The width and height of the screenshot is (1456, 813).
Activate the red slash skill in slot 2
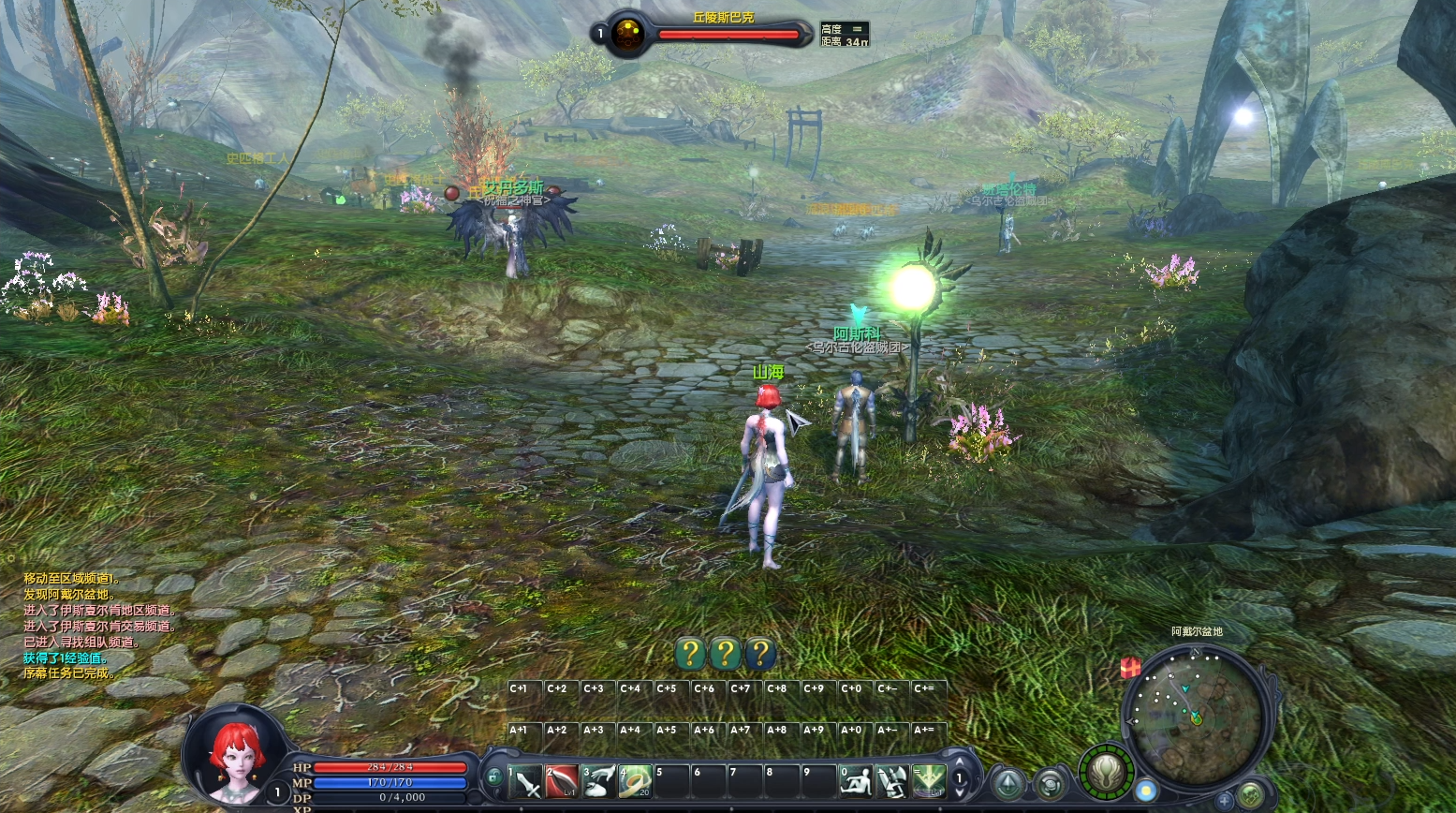click(x=562, y=781)
